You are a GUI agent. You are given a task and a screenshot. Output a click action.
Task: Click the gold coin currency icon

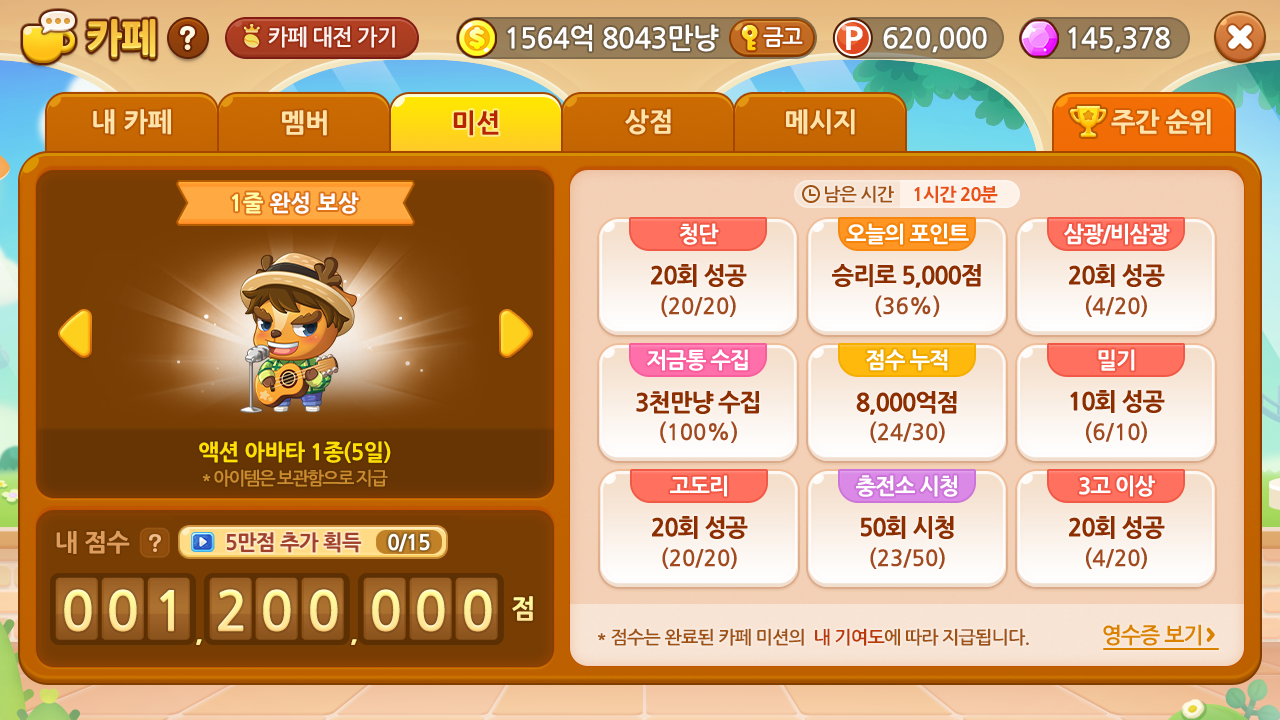point(477,38)
